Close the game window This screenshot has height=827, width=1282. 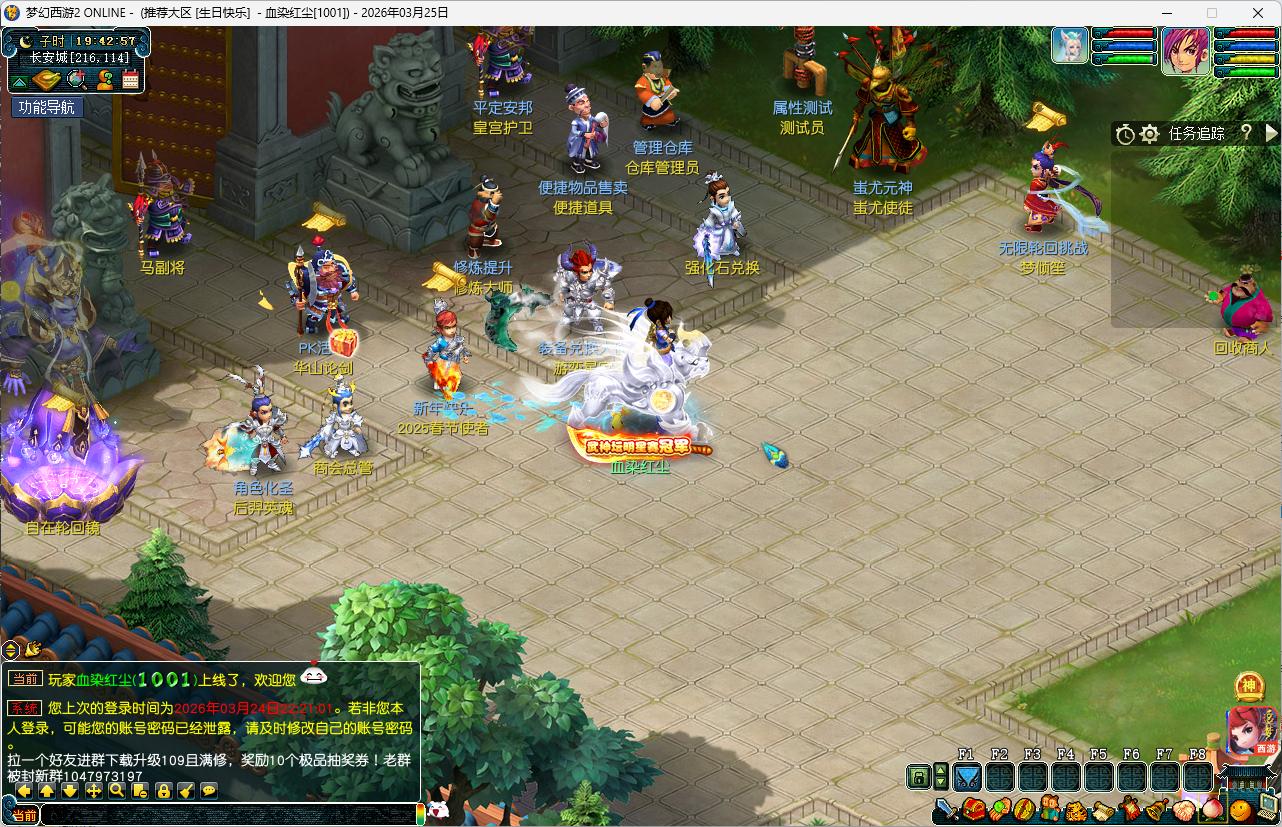click(1258, 13)
